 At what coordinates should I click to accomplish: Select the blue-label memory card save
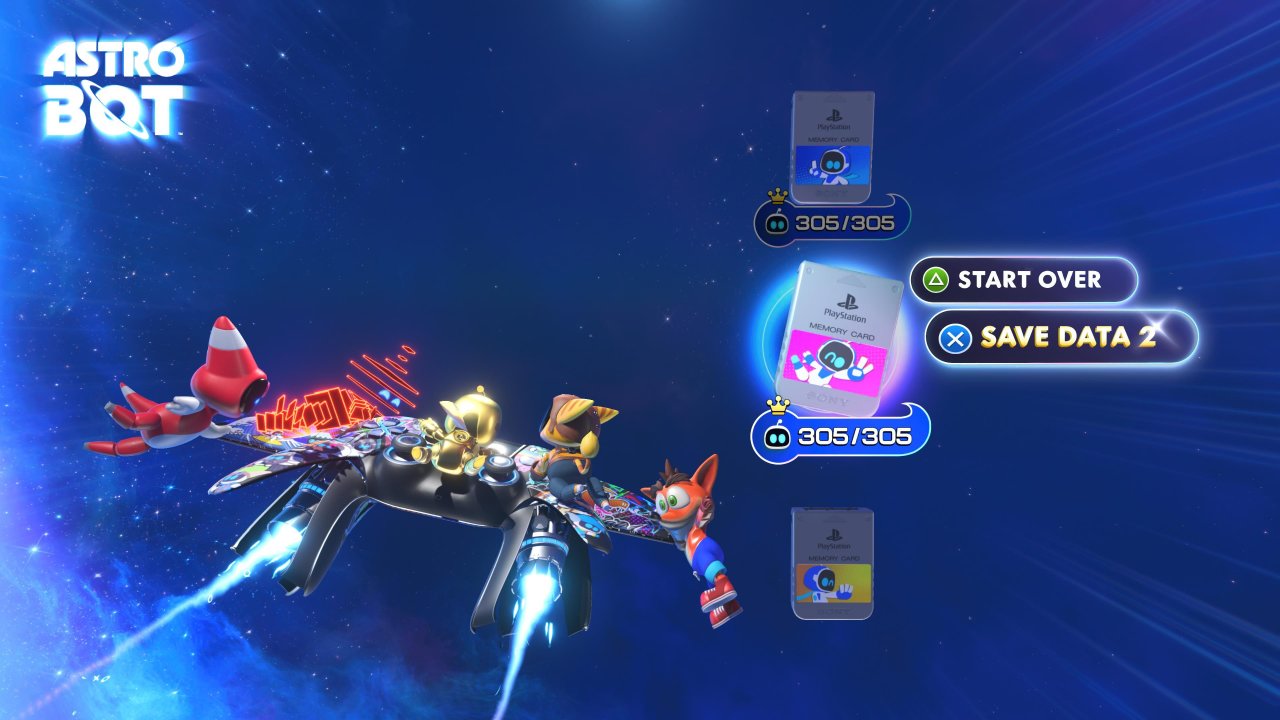[833, 147]
